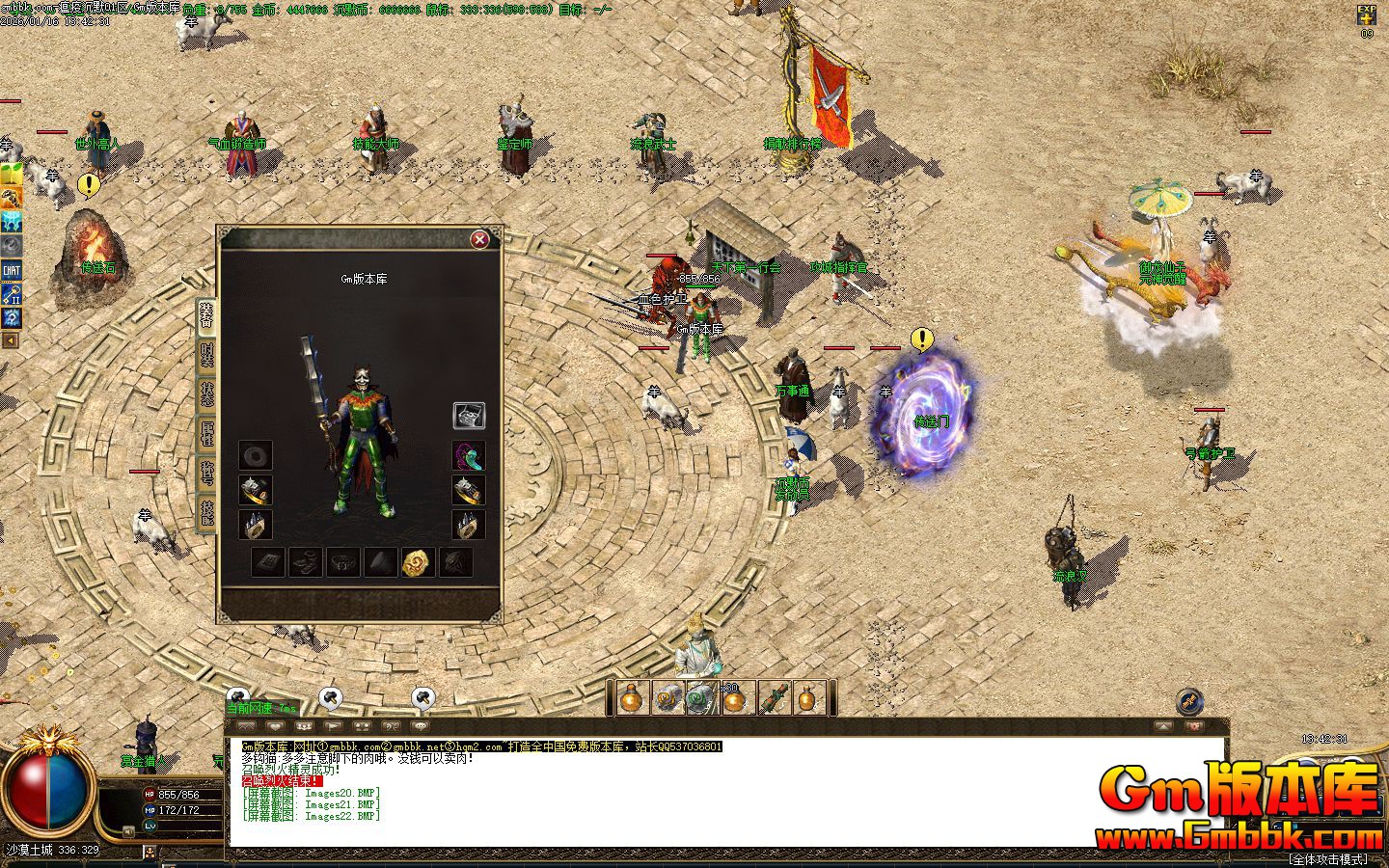Click the treasure chest button in equipment panel
The width and height of the screenshot is (1389, 868).
[x=469, y=416]
